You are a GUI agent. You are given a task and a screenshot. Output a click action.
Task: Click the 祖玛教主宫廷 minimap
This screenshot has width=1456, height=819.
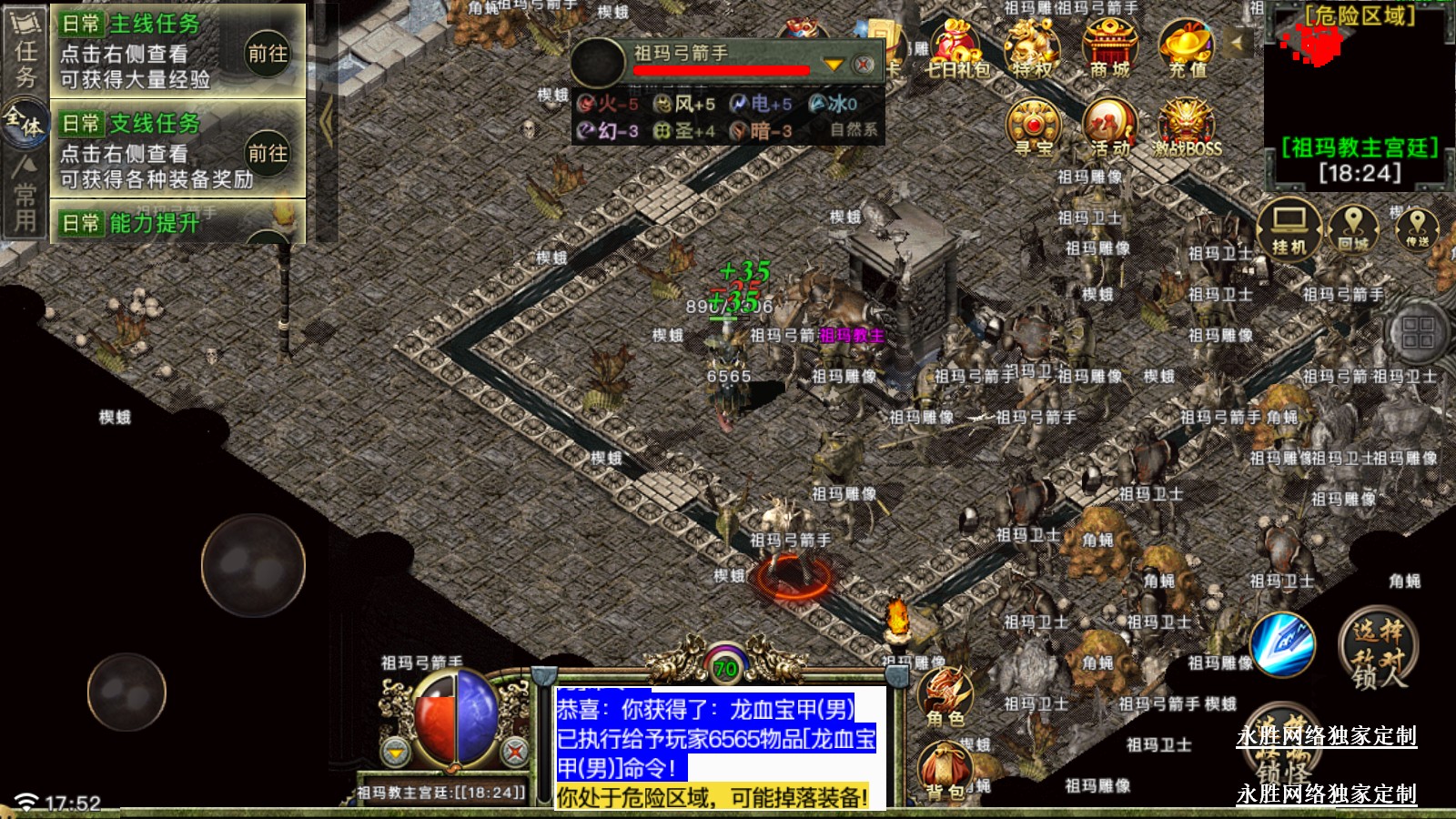point(1360,91)
